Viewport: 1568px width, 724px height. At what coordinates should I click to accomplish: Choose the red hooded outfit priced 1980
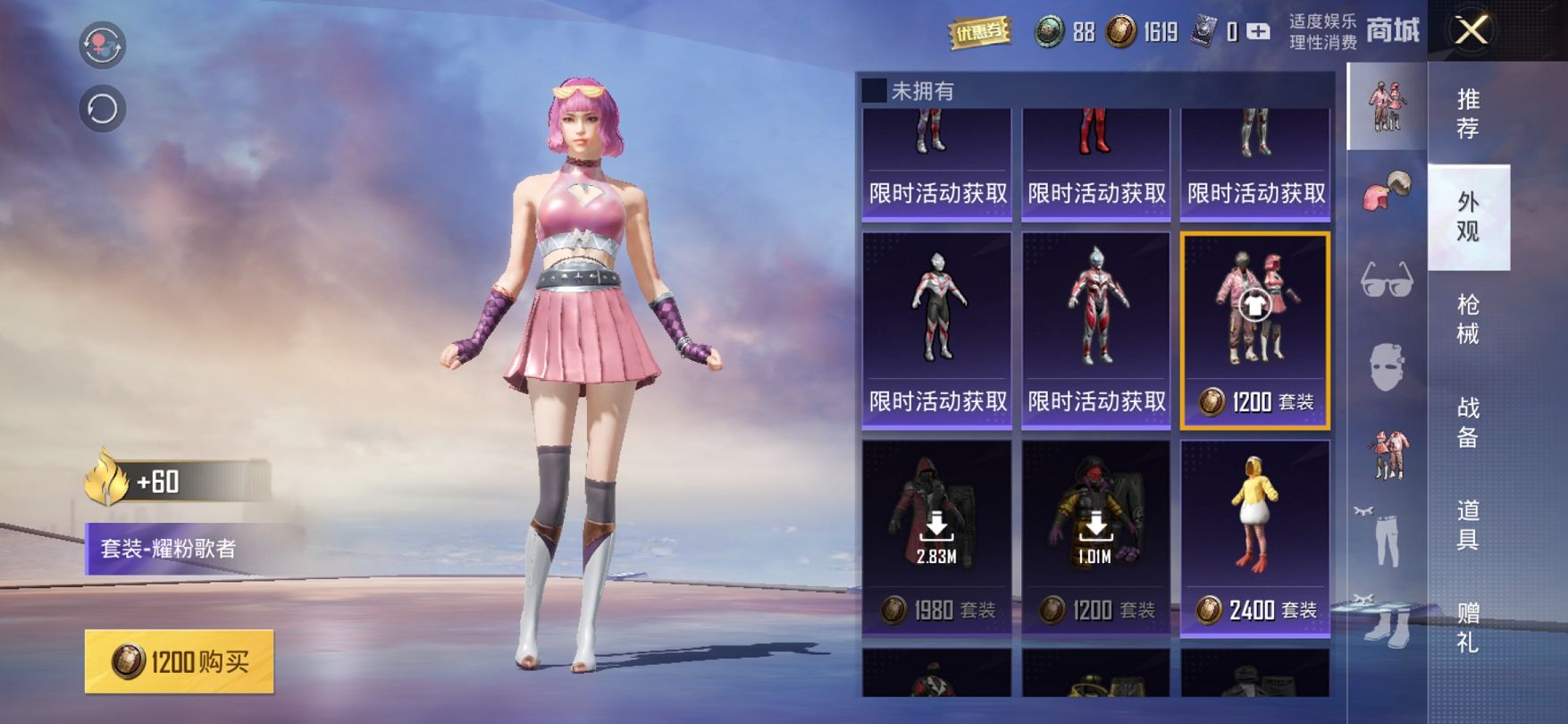pos(936,537)
